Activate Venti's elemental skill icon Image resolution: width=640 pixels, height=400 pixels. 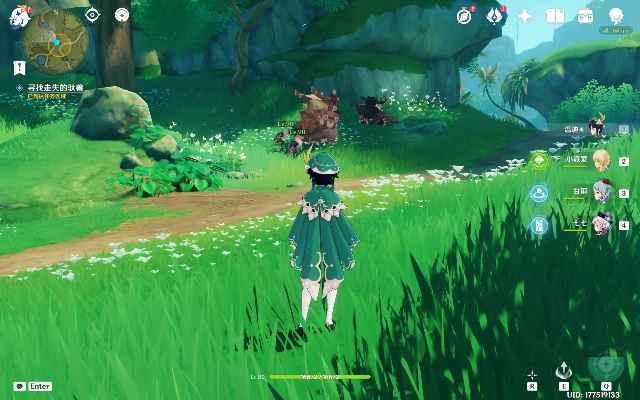click(564, 369)
